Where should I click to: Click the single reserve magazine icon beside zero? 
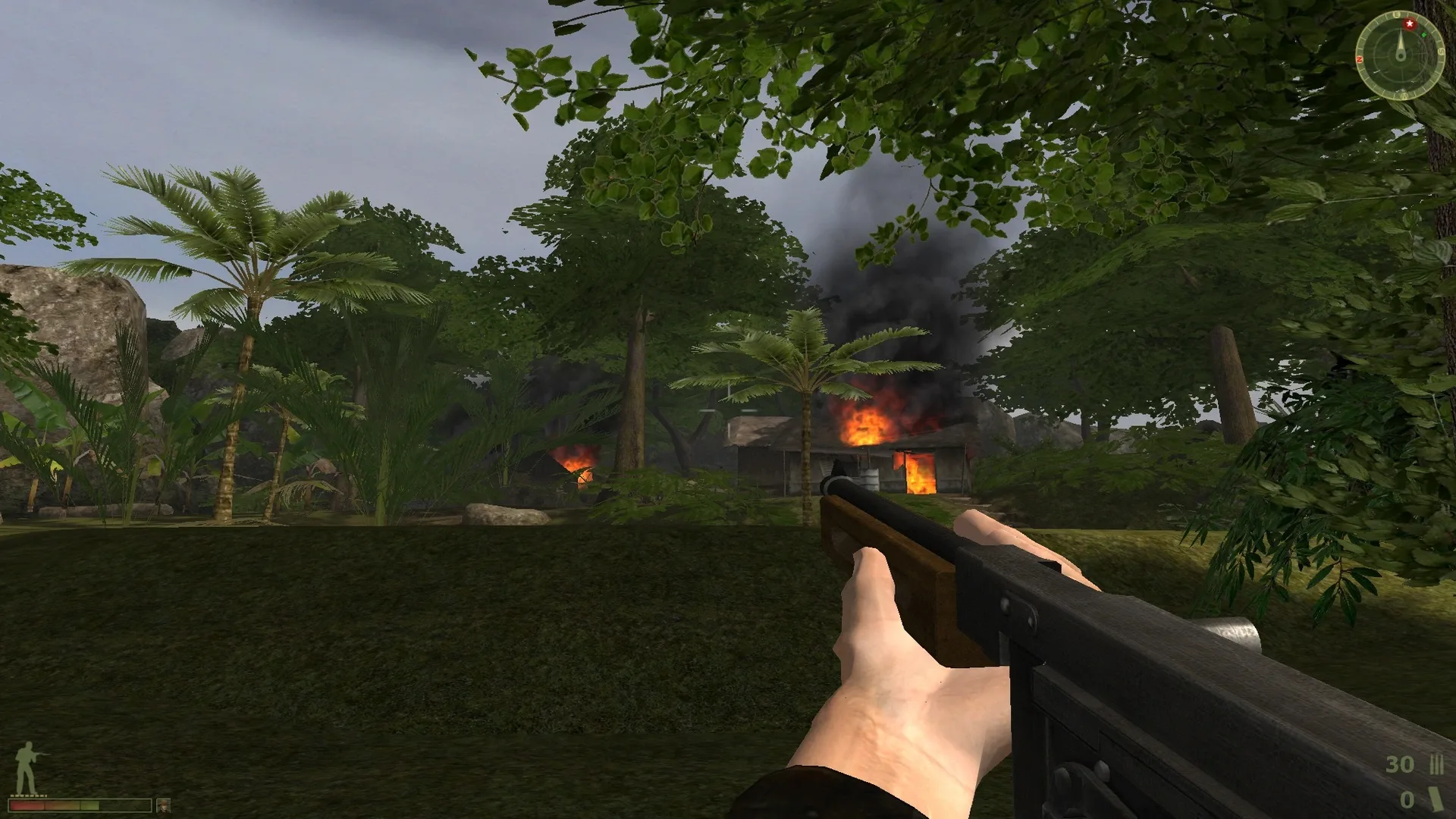tap(1436, 800)
